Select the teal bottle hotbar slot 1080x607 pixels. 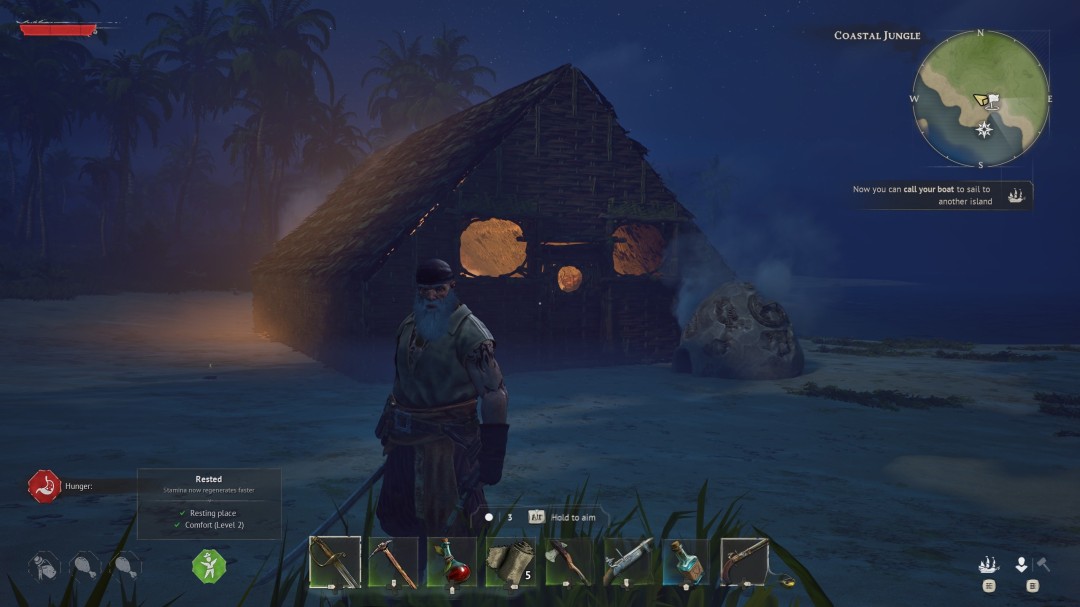(685, 562)
